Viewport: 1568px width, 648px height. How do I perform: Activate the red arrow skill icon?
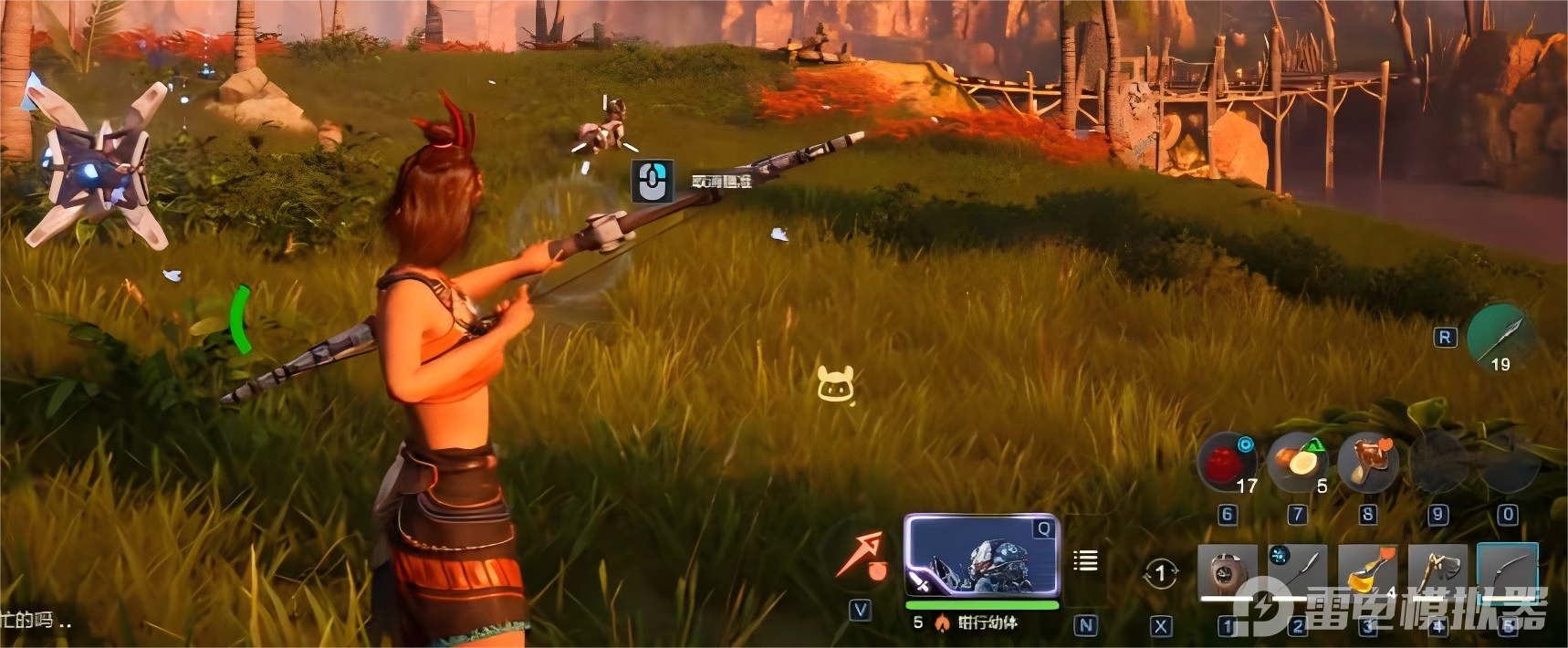(862, 556)
